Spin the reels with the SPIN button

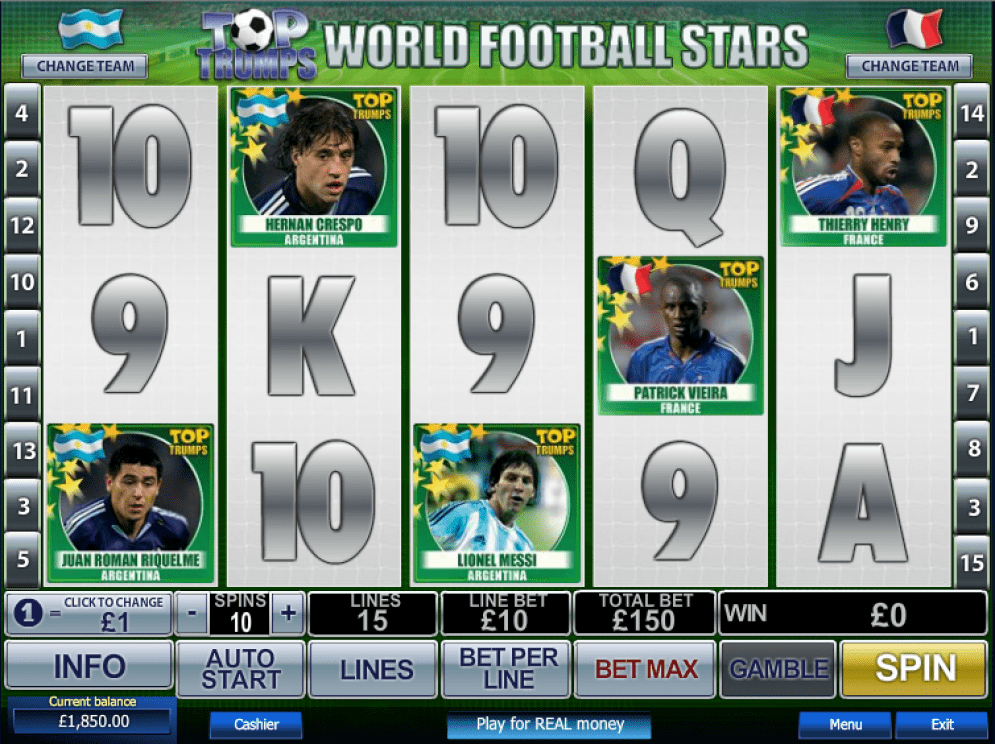coord(914,668)
